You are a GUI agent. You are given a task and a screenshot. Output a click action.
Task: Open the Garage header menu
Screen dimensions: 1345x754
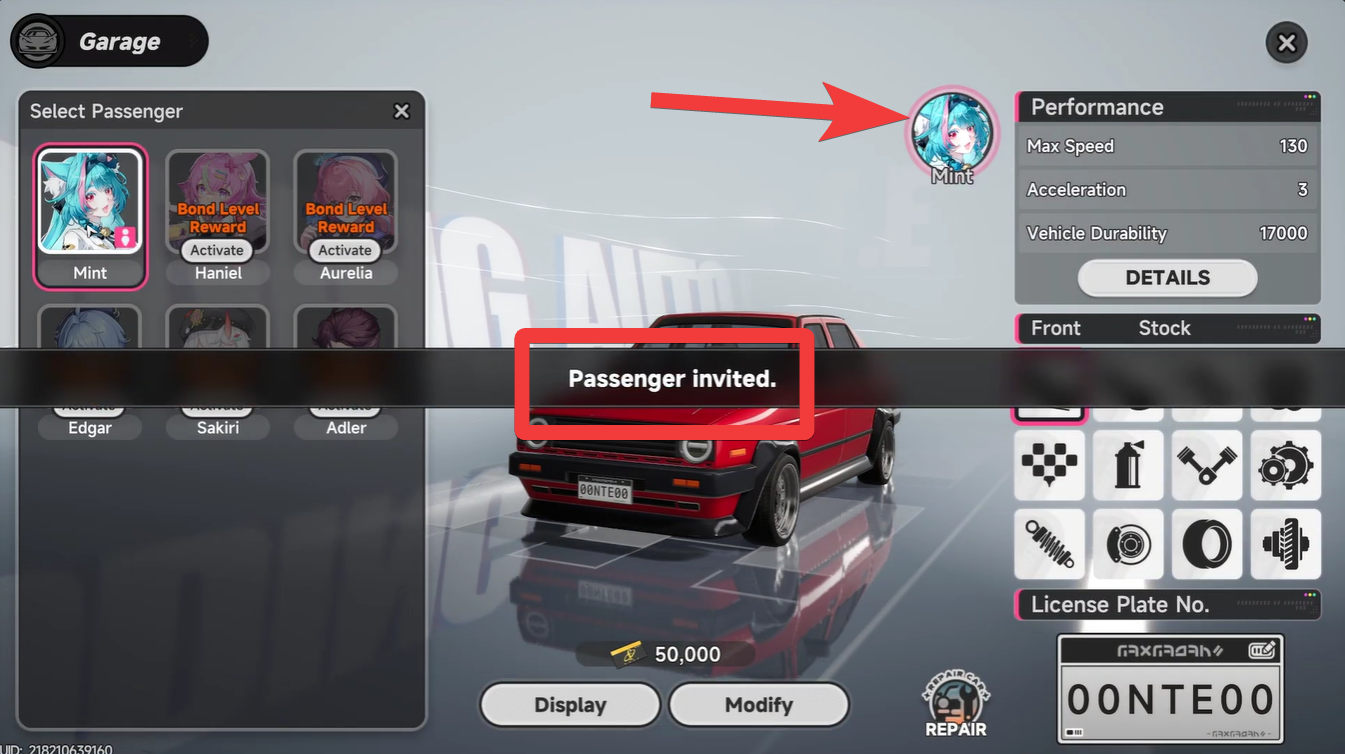tap(108, 41)
